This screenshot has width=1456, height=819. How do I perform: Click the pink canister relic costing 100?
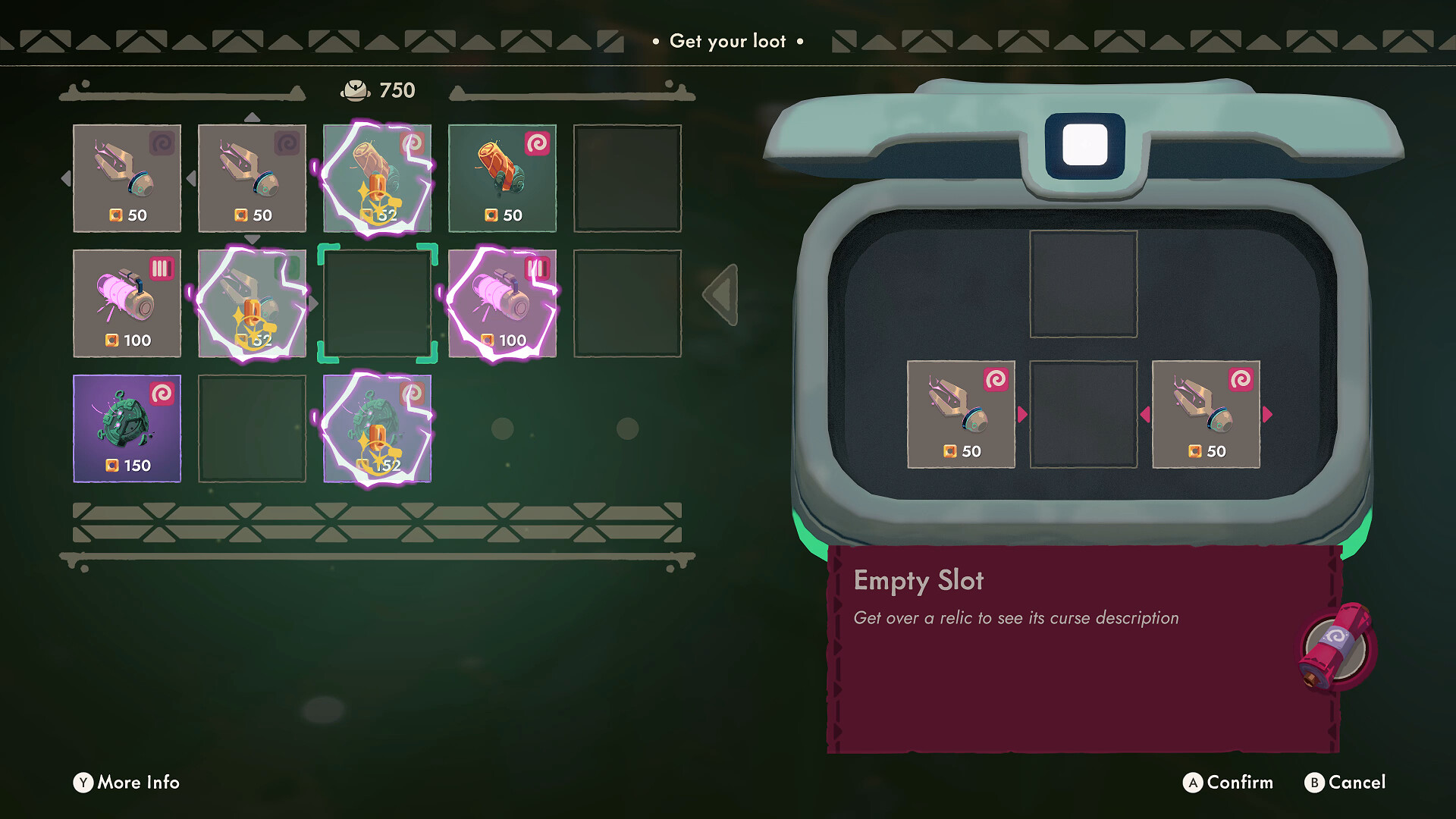click(127, 304)
